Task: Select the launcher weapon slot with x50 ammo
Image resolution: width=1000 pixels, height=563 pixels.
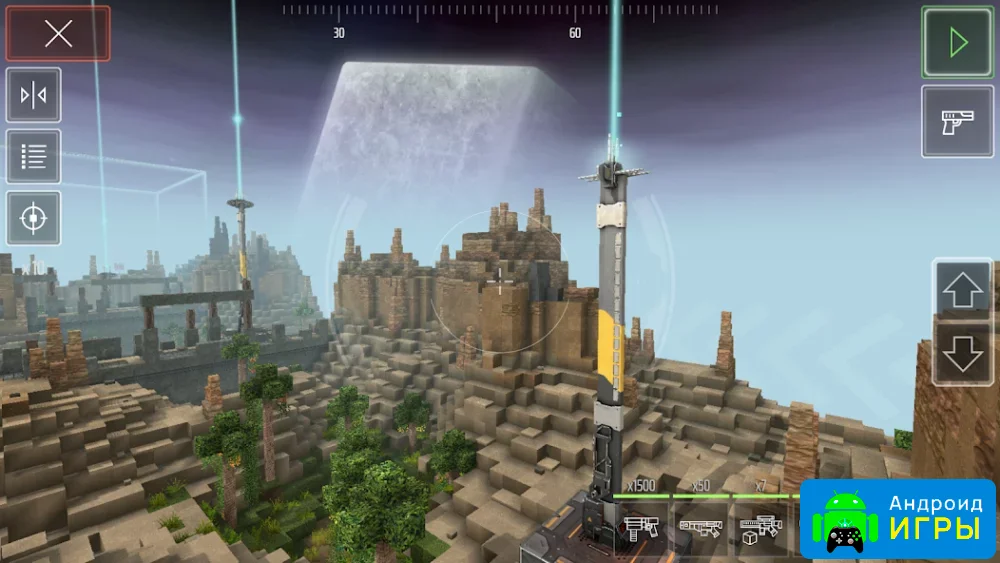Action: point(700,527)
